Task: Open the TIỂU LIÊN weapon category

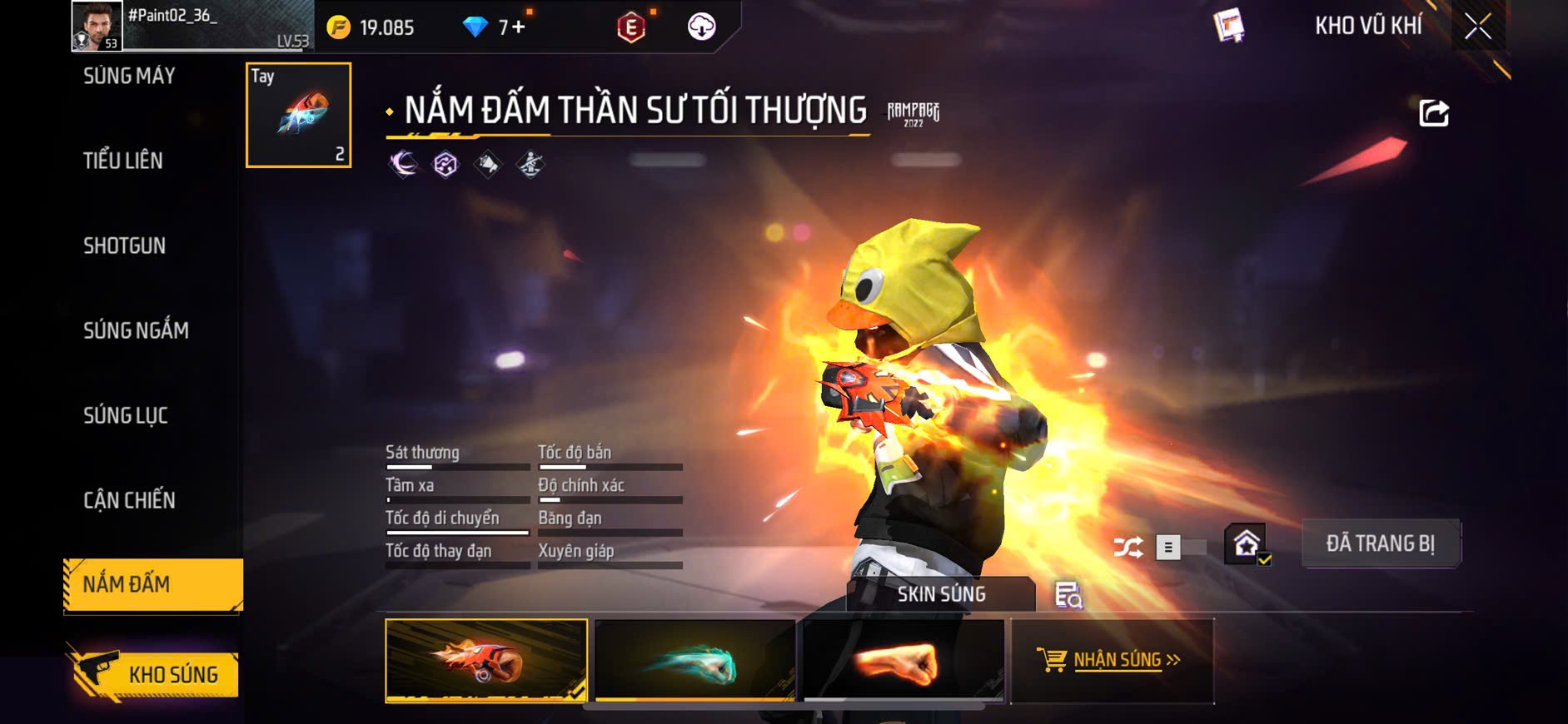Action: pos(123,161)
